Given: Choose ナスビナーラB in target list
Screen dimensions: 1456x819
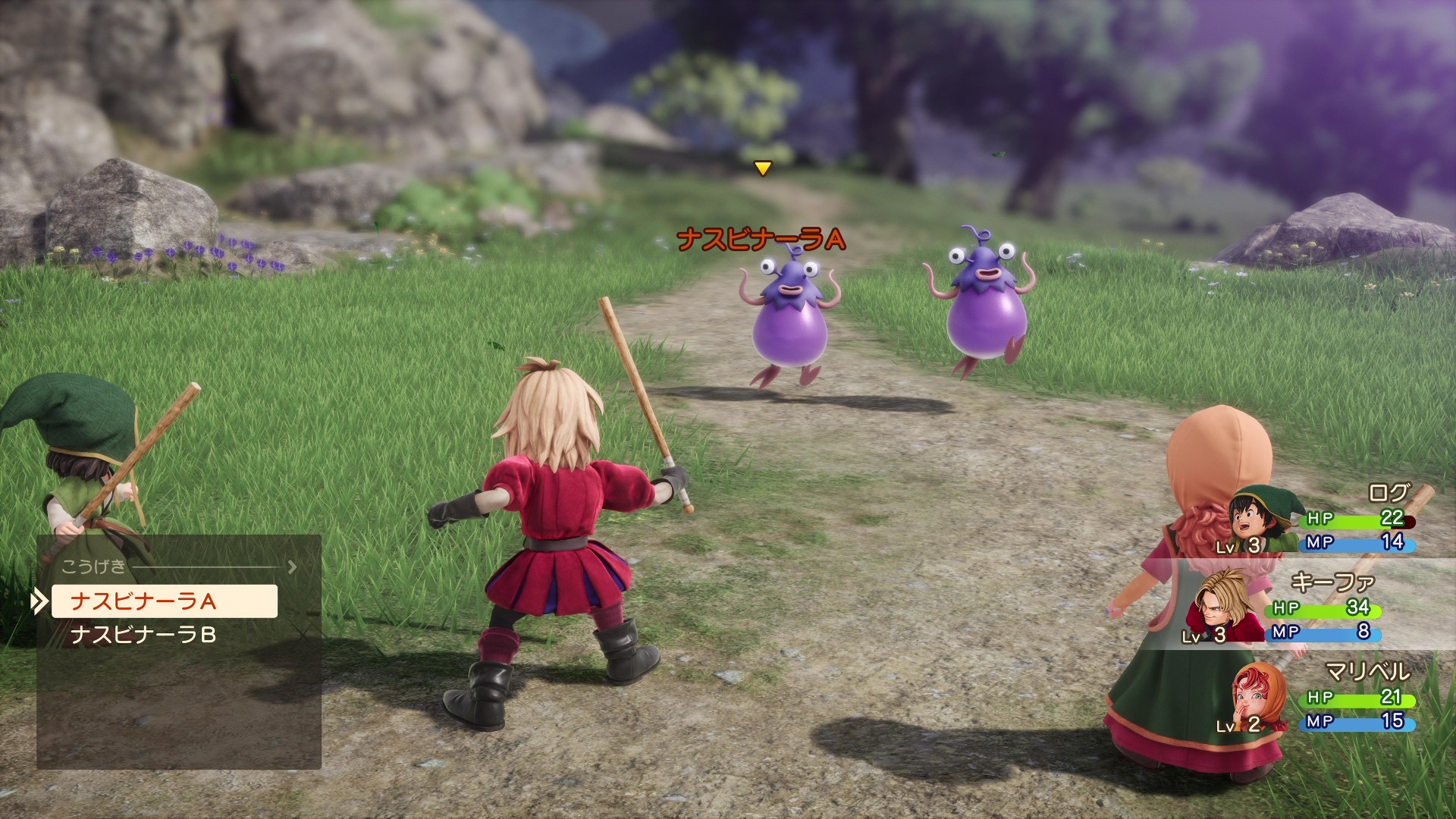Looking at the screenshot, I should [x=144, y=635].
